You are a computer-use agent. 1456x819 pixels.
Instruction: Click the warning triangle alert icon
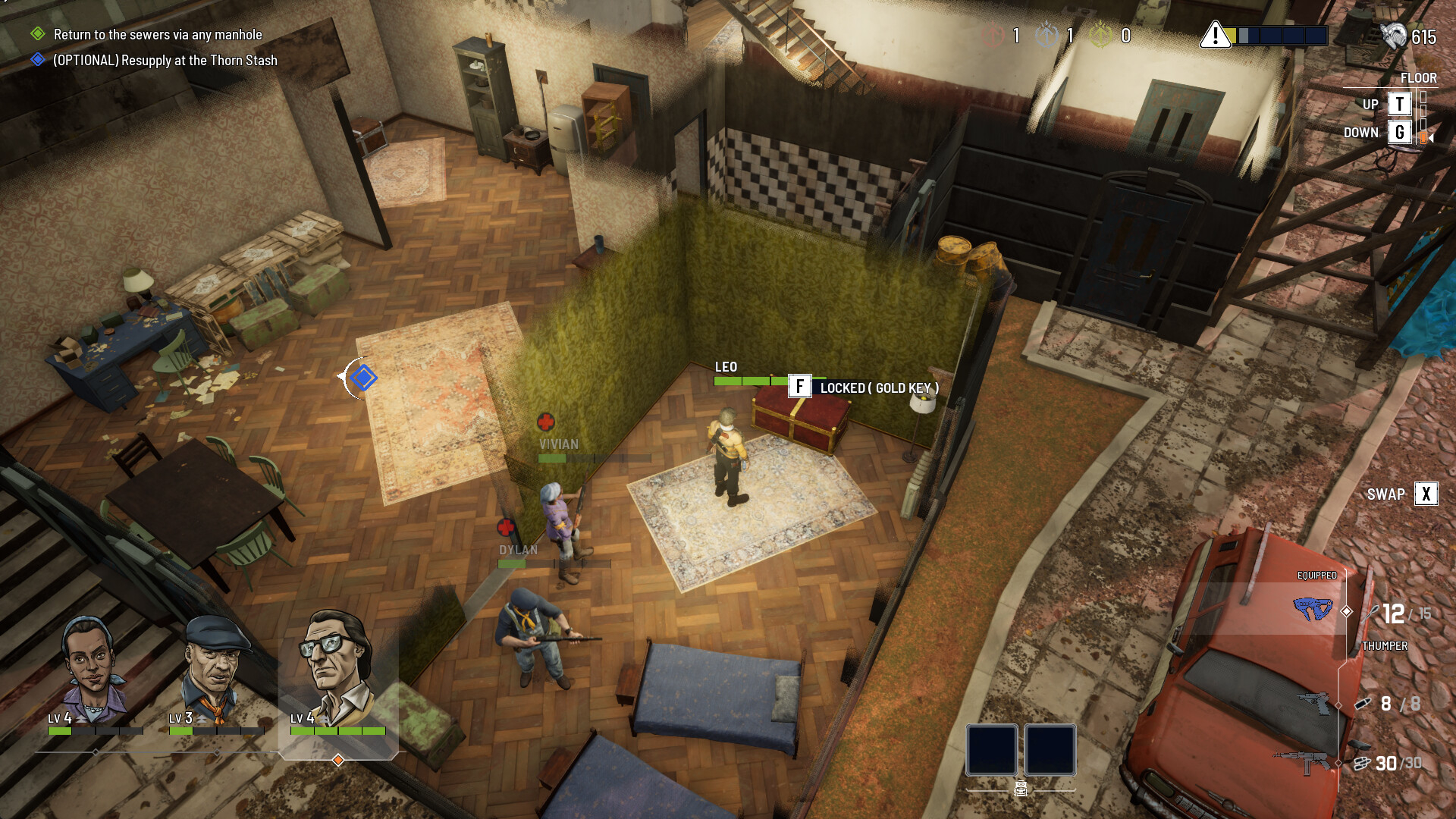[x=1215, y=35]
